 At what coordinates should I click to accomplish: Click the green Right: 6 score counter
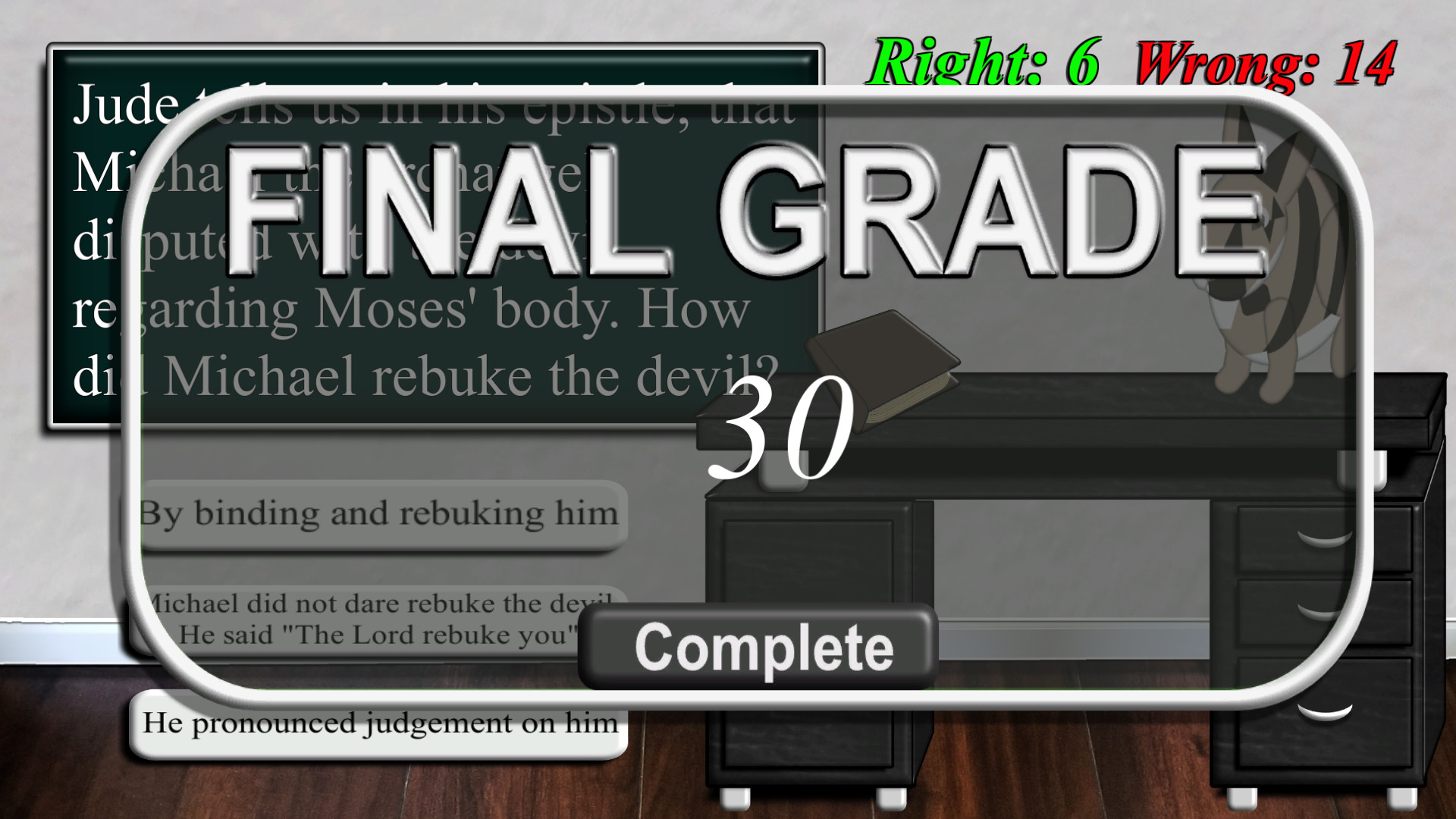tap(986, 61)
